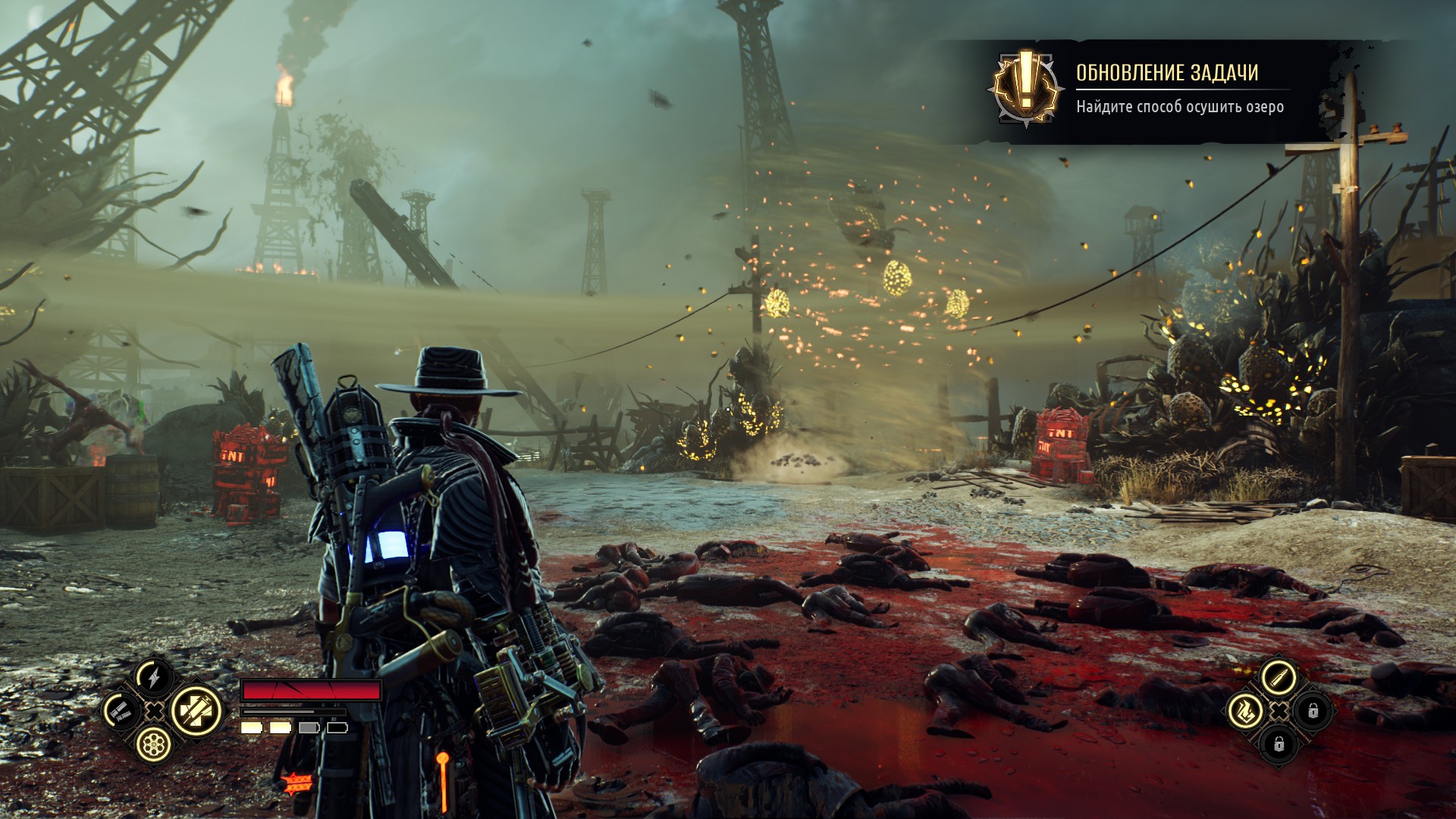Click the exclamation mark quest emblem
This screenshot has width=1456, height=819.
point(1025,89)
